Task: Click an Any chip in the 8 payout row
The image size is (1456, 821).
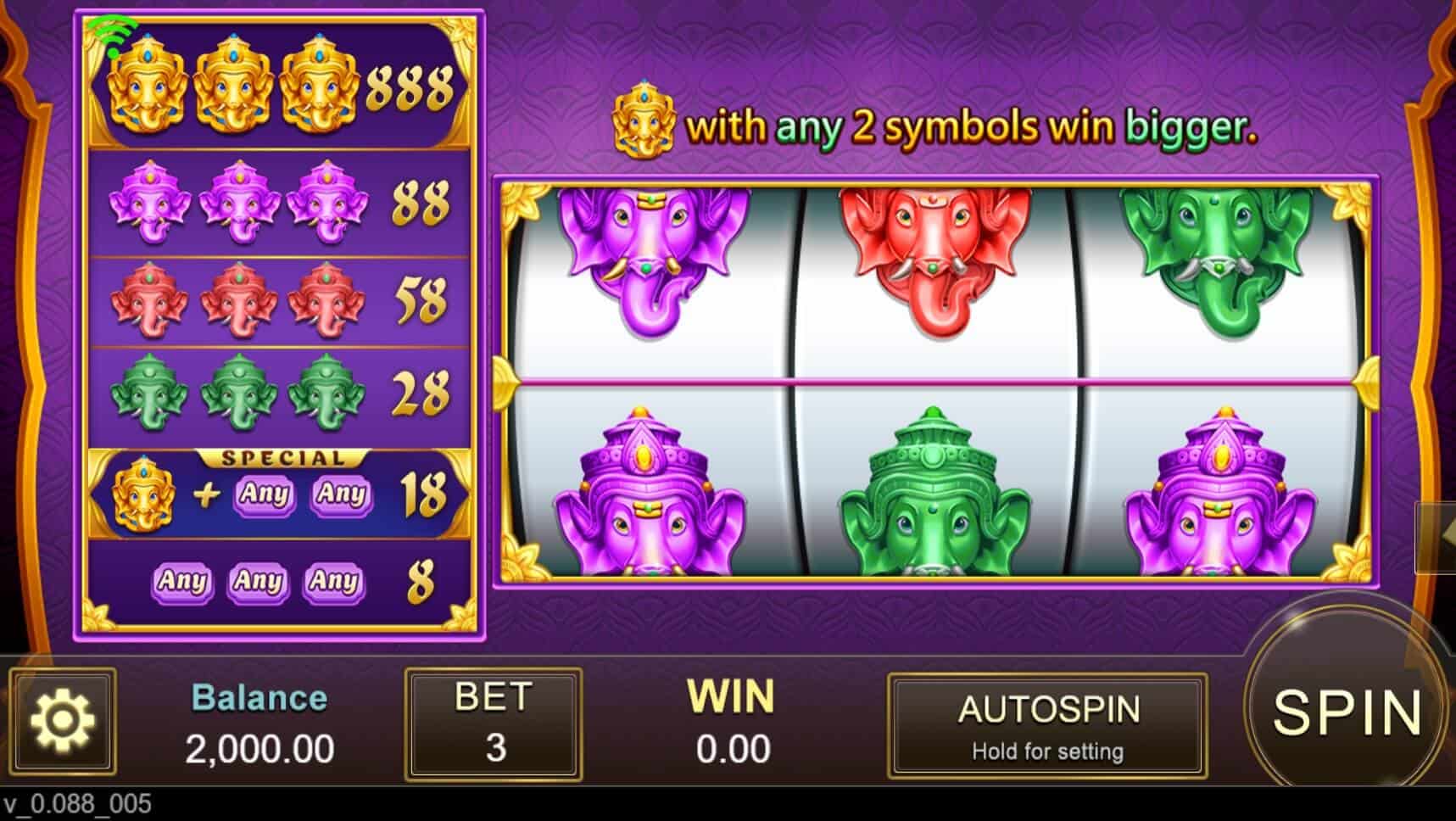Action: [x=182, y=583]
